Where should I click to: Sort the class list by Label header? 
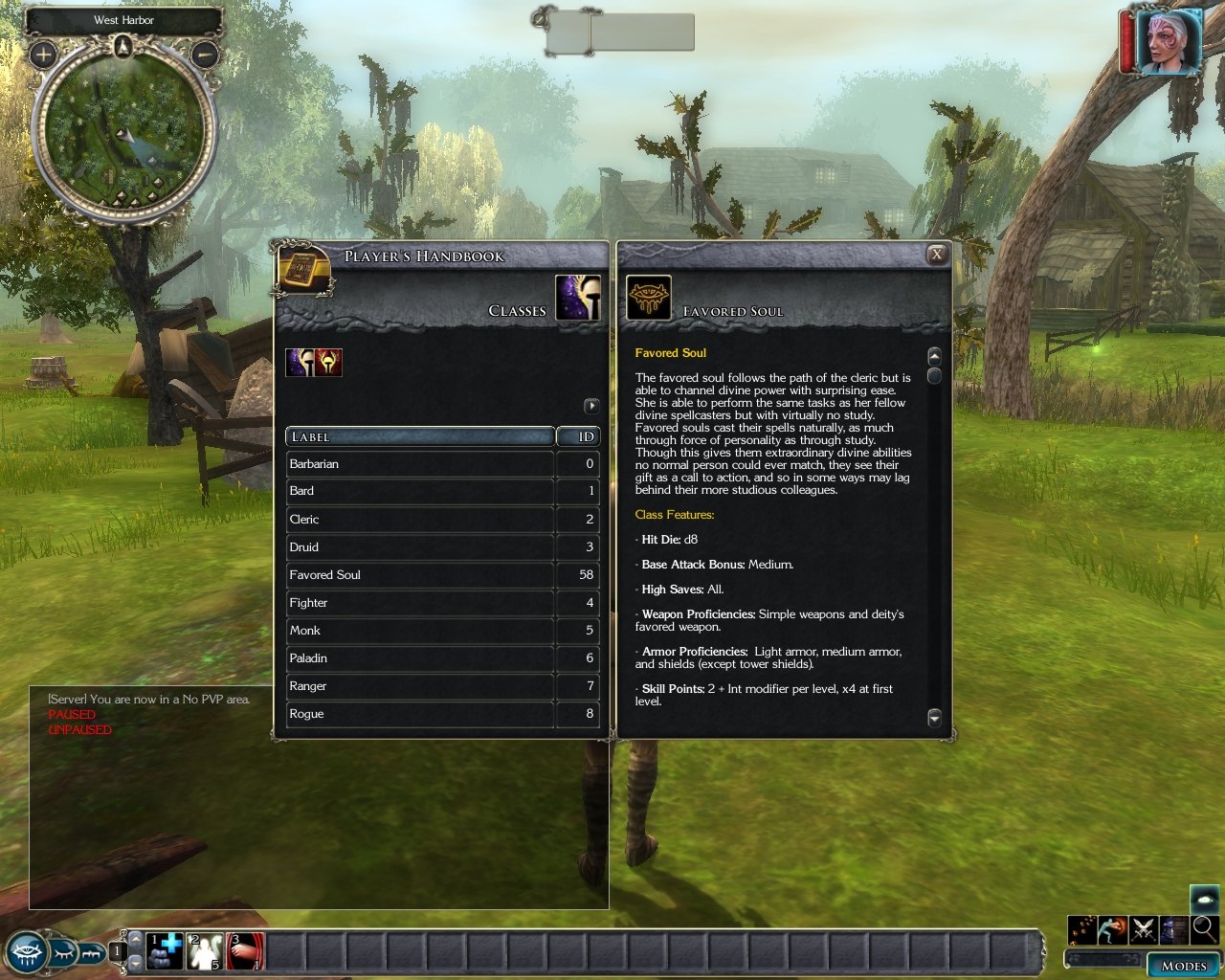pos(419,436)
